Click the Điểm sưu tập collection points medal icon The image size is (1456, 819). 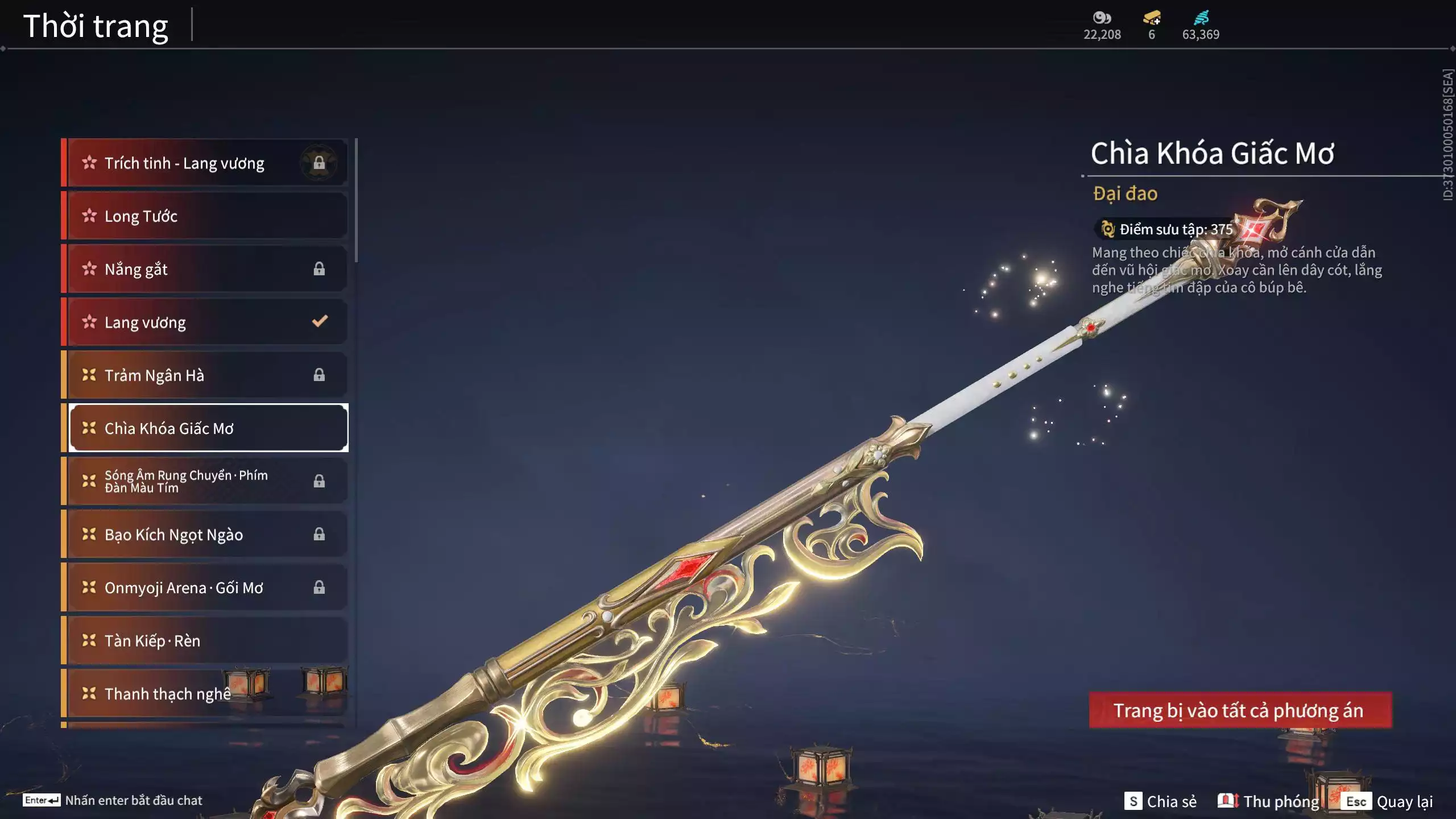pyautogui.click(x=1107, y=229)
